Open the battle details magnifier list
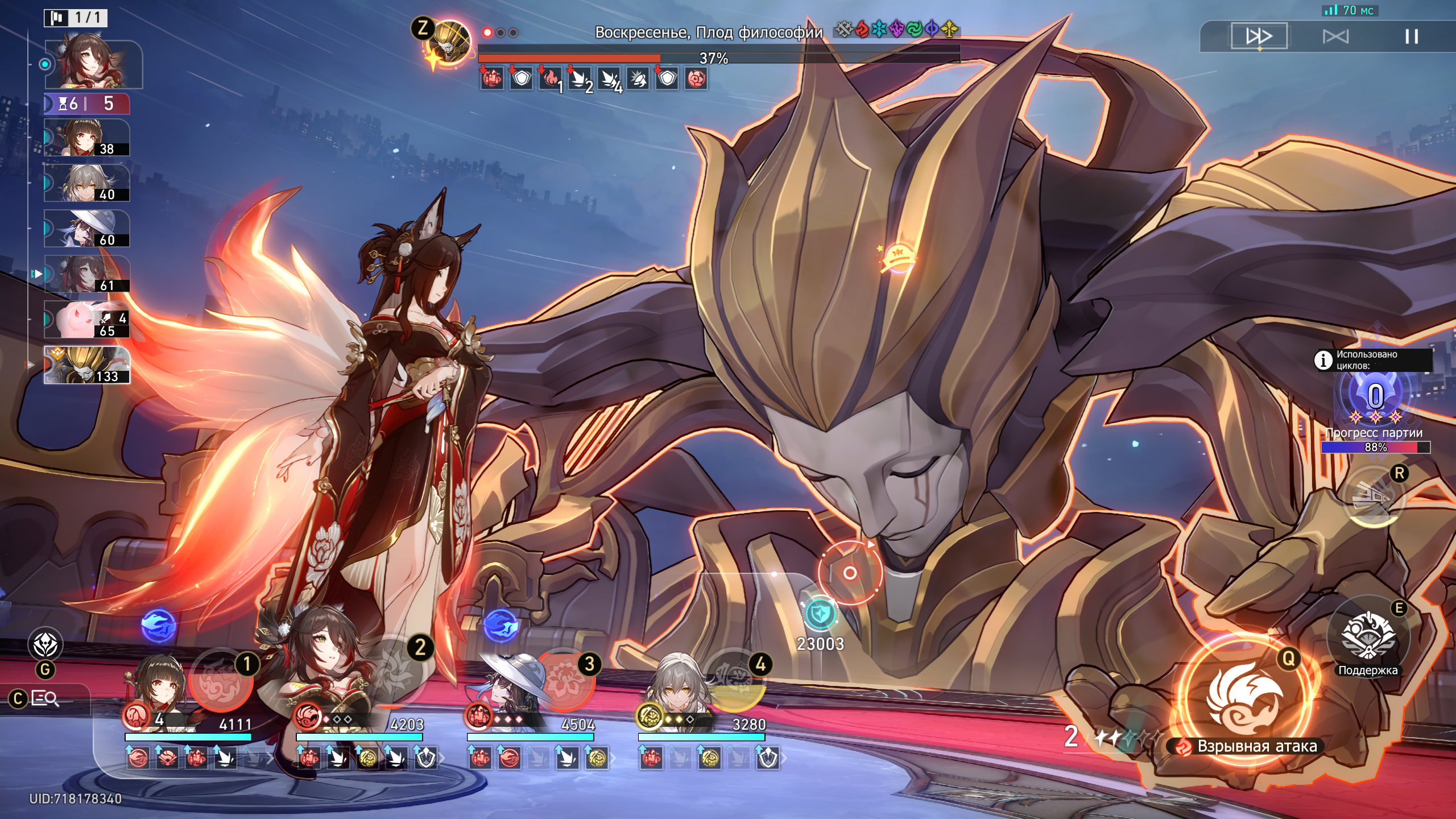 coord(44,698)
